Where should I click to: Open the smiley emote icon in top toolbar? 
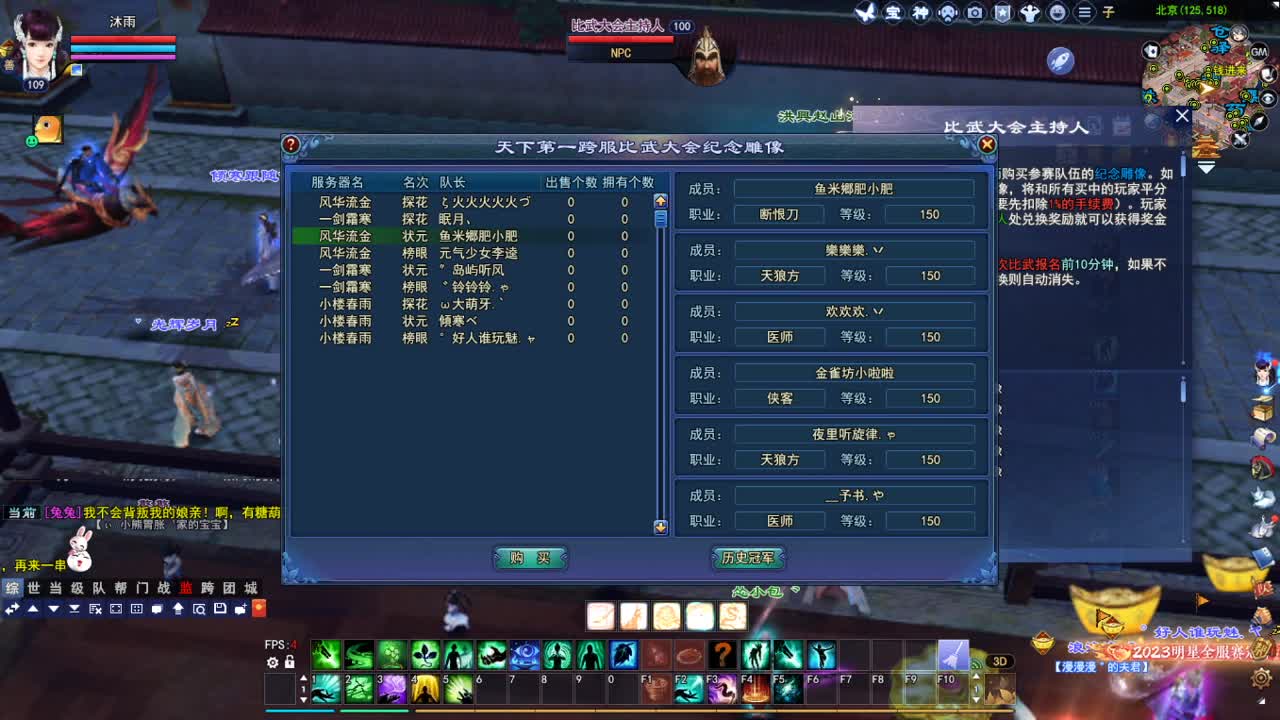coord(1056,13)
